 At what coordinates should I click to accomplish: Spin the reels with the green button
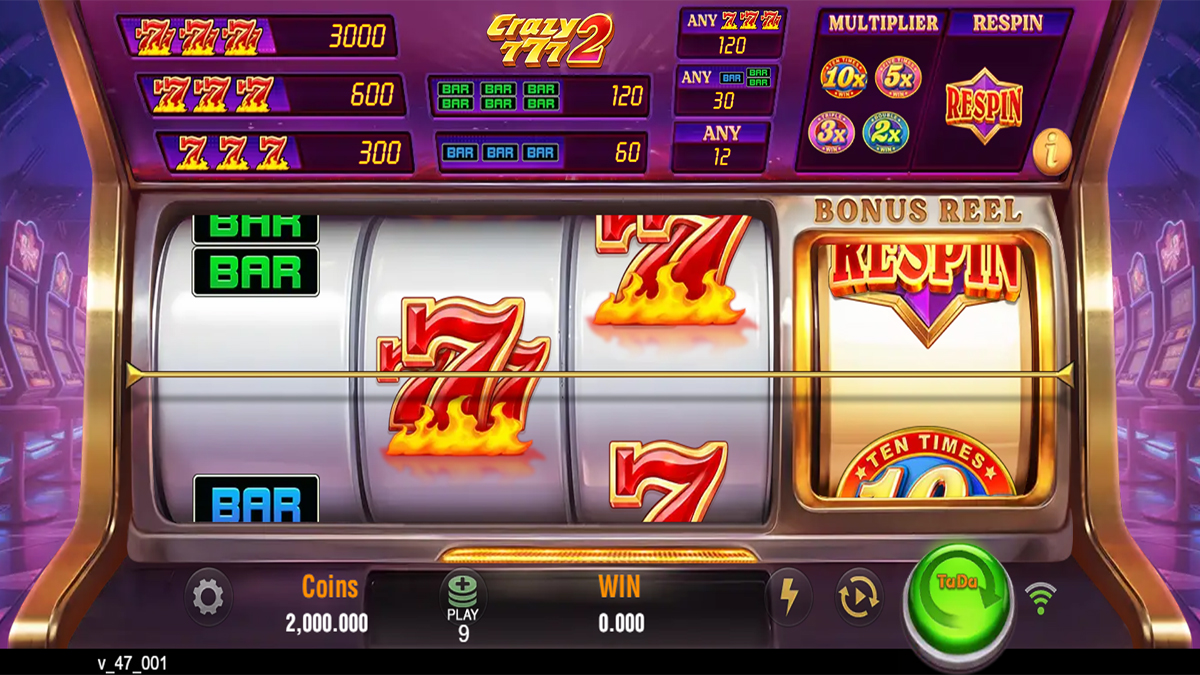(958, 597)
